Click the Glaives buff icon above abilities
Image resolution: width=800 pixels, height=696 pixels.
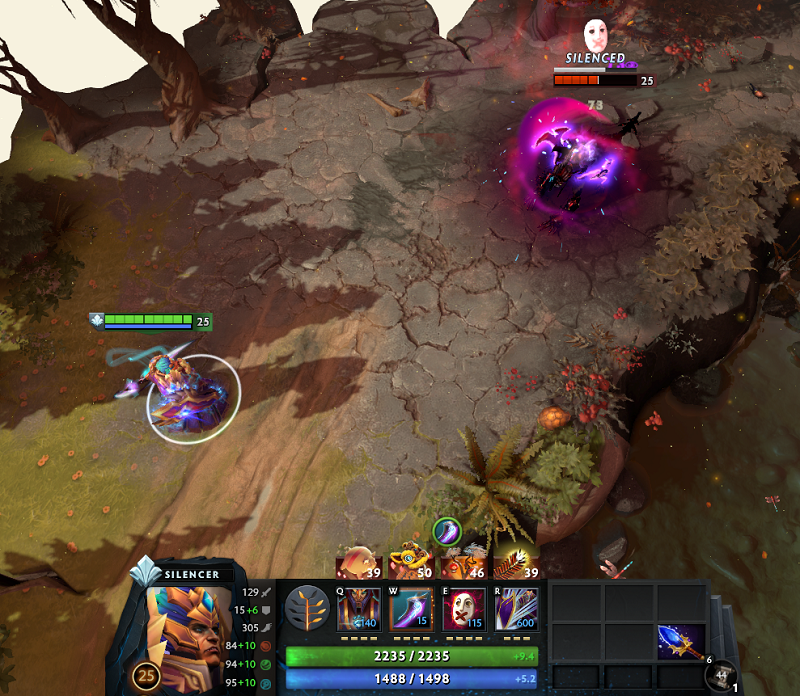pos(446,531)
